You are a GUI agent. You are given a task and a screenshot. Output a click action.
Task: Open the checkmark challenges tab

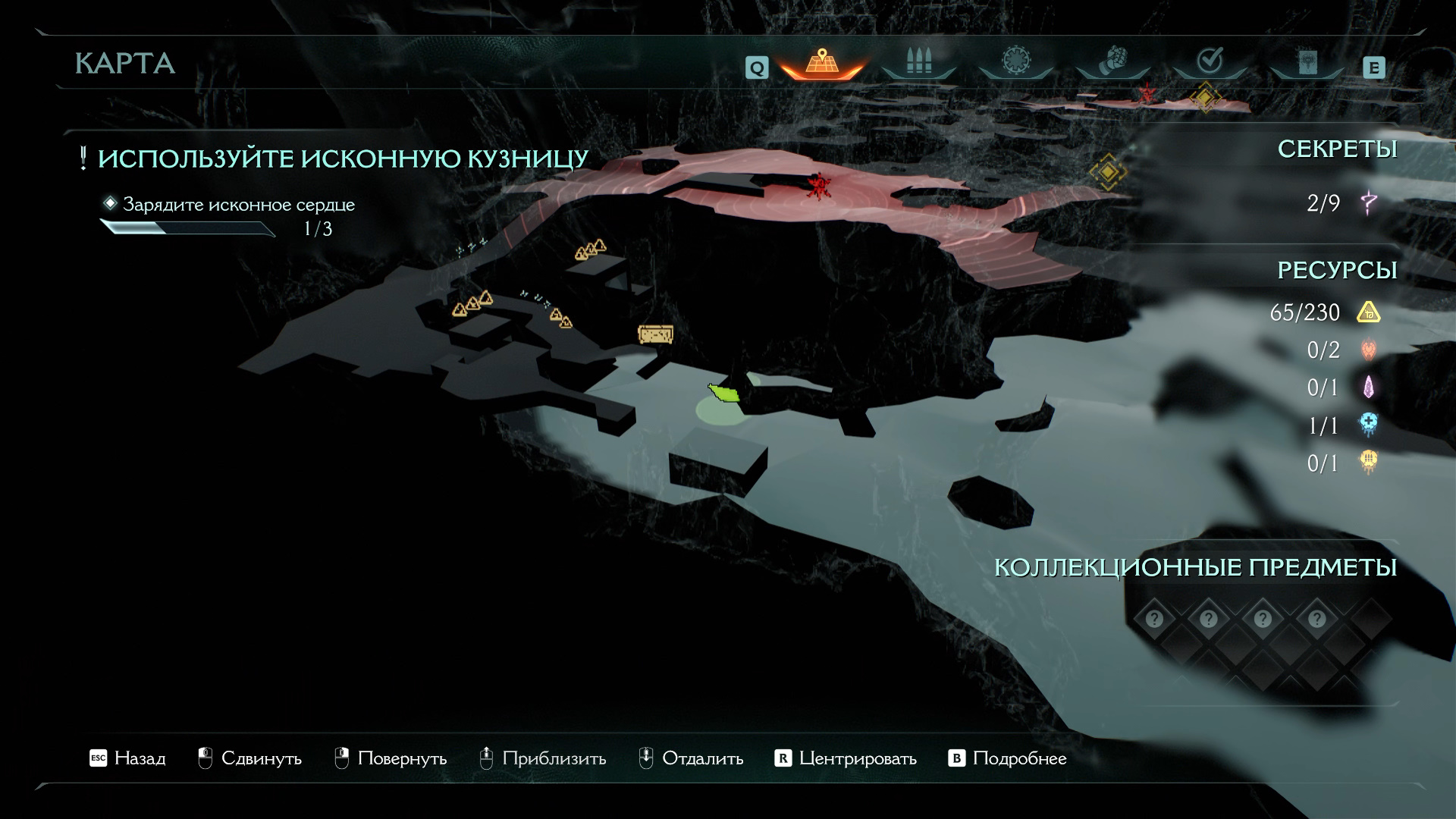coord(1210,61)
